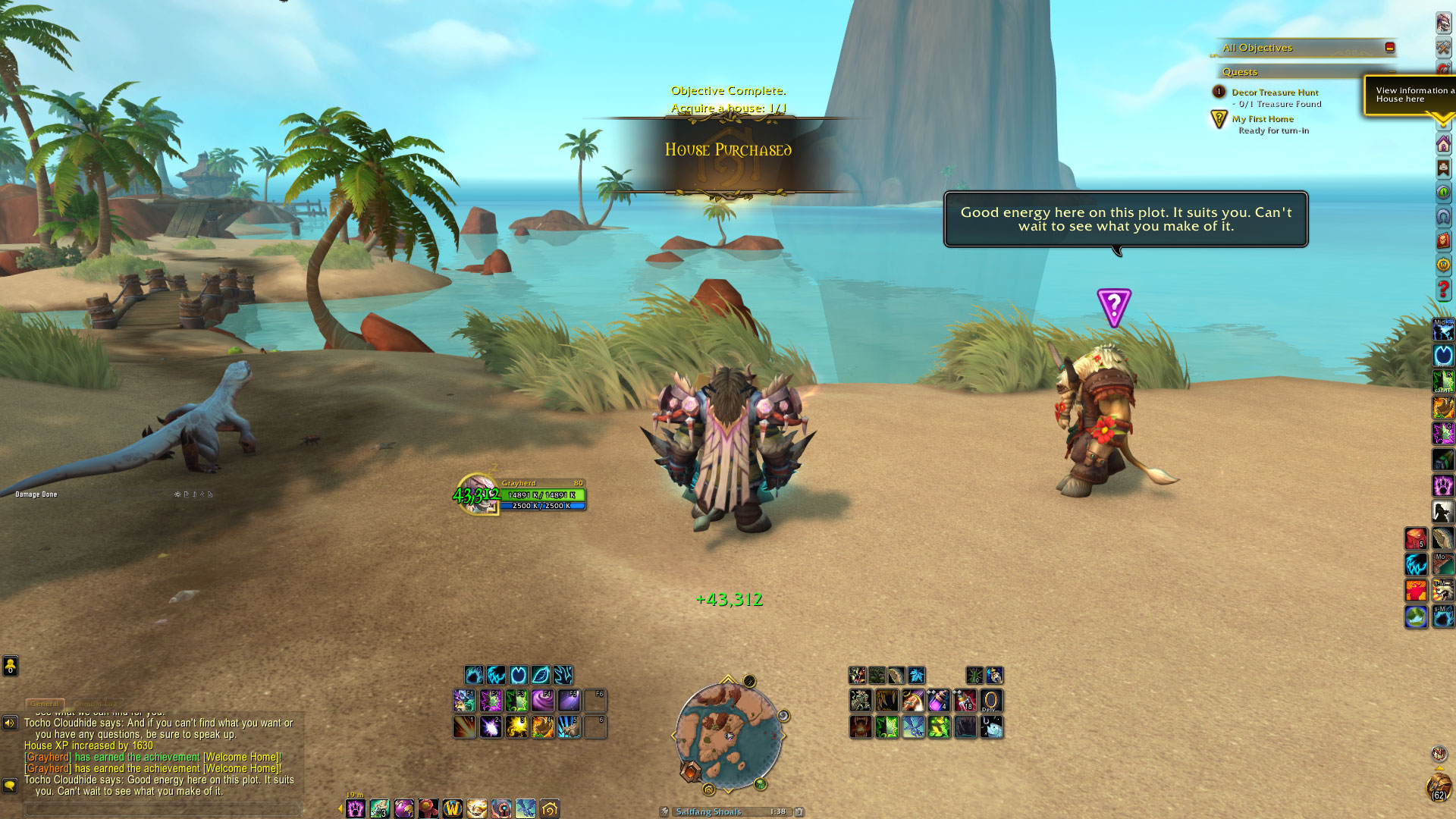Open the backpack bag showing 62 slots

pyautogui.click(x=1439, y=789)
